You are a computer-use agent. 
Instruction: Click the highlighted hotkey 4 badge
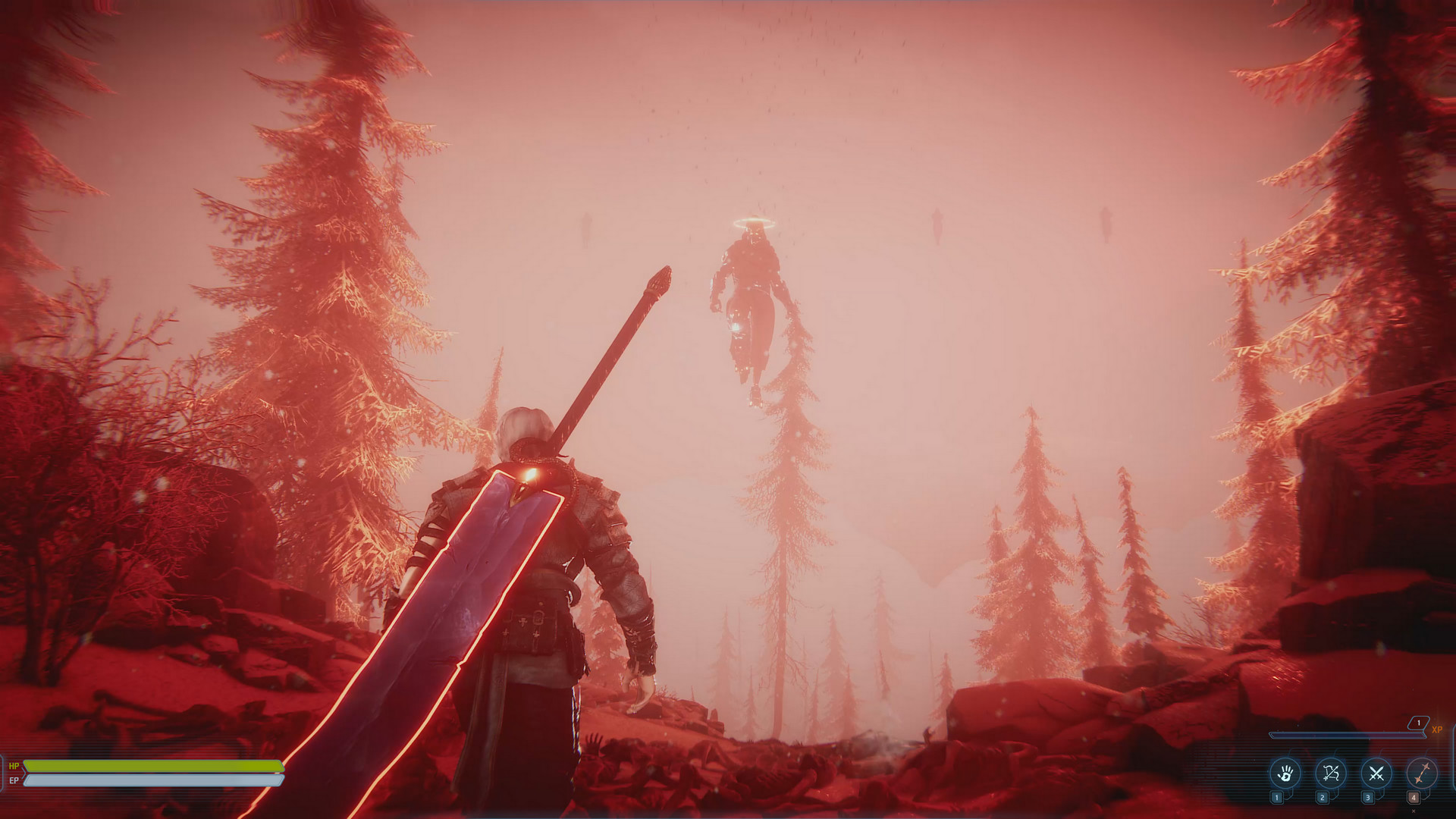1414,799
